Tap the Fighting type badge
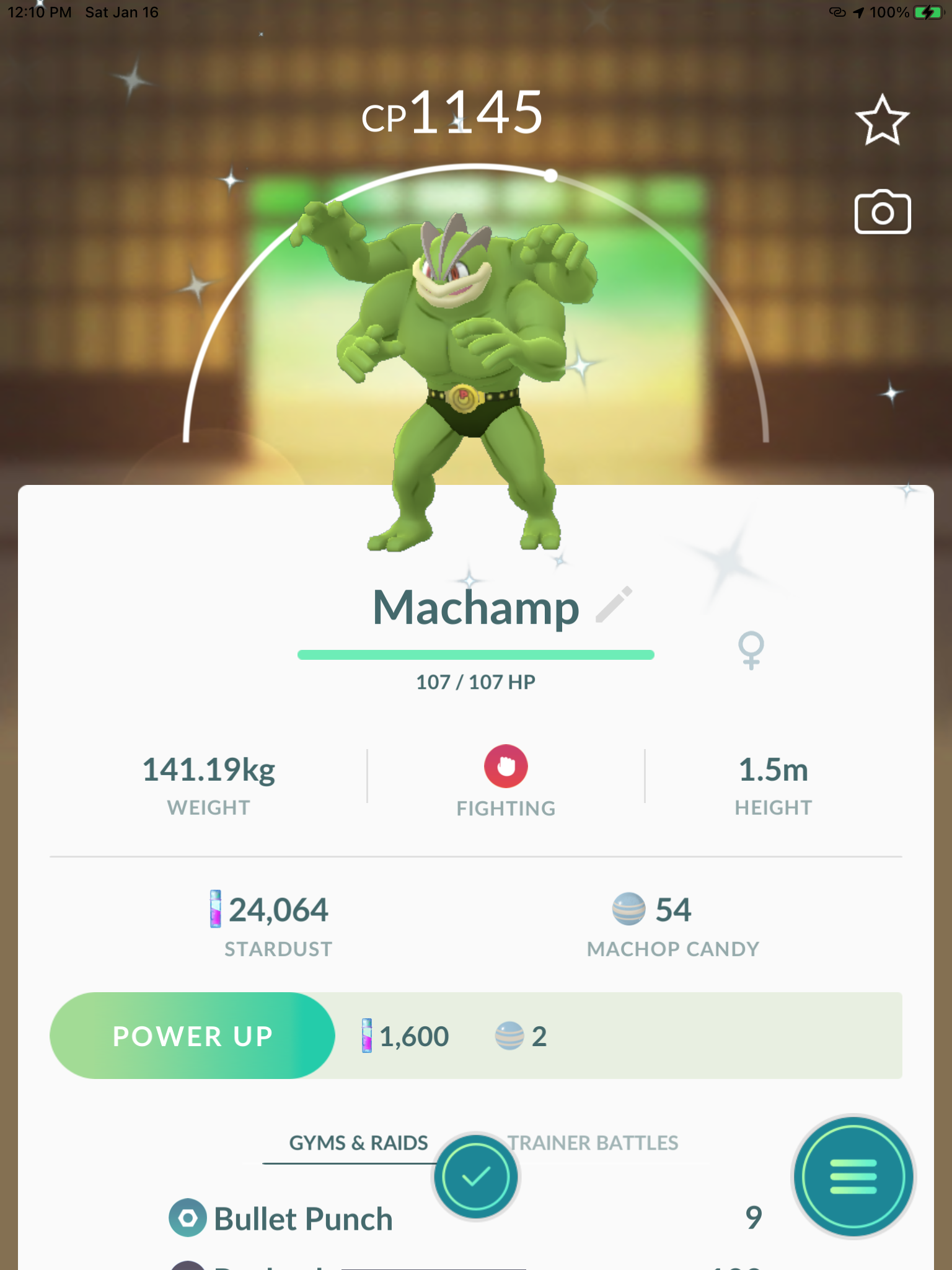This screenshot has width=952, height=1270. pos(506,768)
